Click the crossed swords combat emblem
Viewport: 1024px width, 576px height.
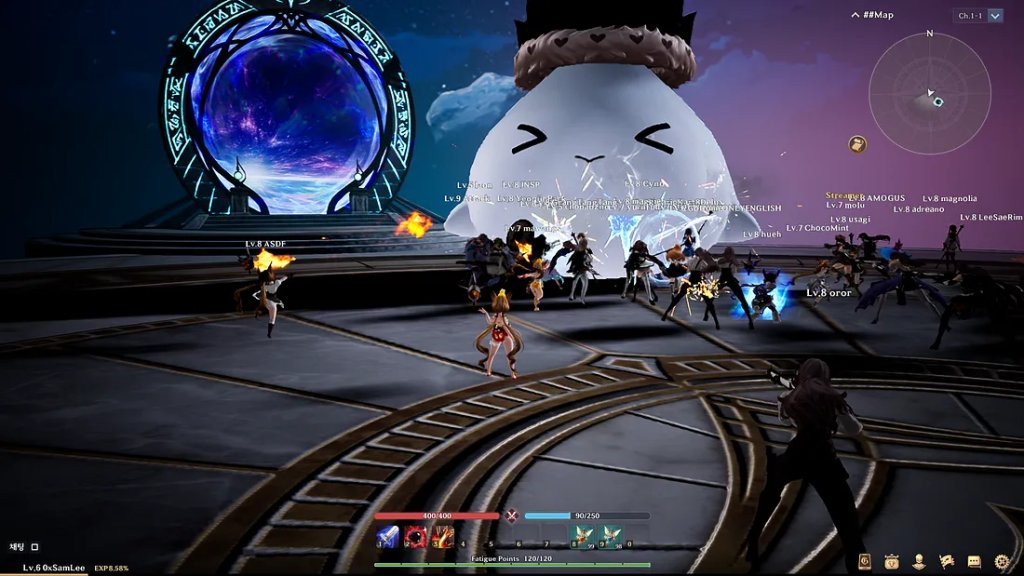(x=512, y=516)
